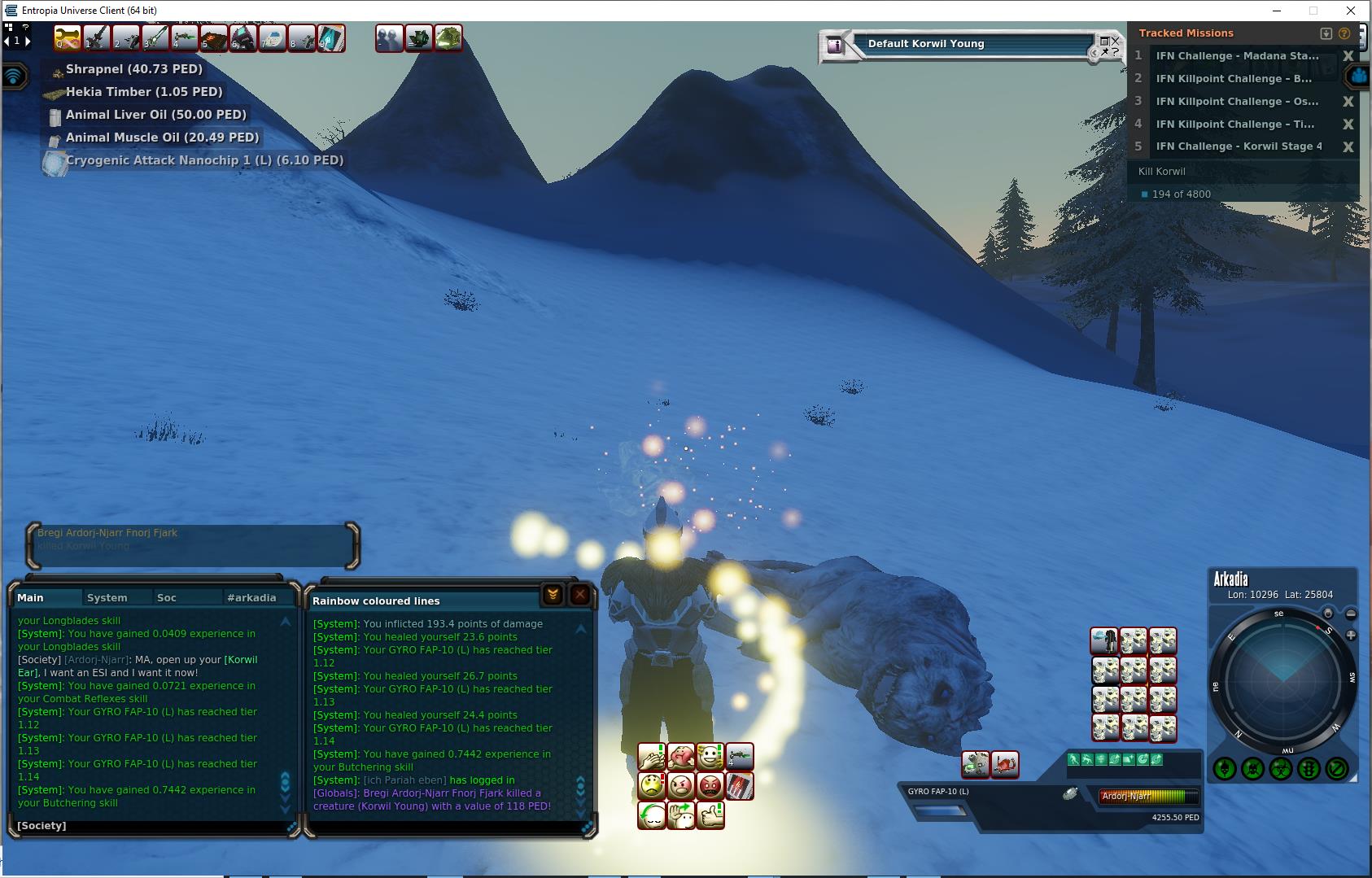Toggle the biohazard radar filter
Viewport: 1372px width, 878px height.
tap(1281, 768)
